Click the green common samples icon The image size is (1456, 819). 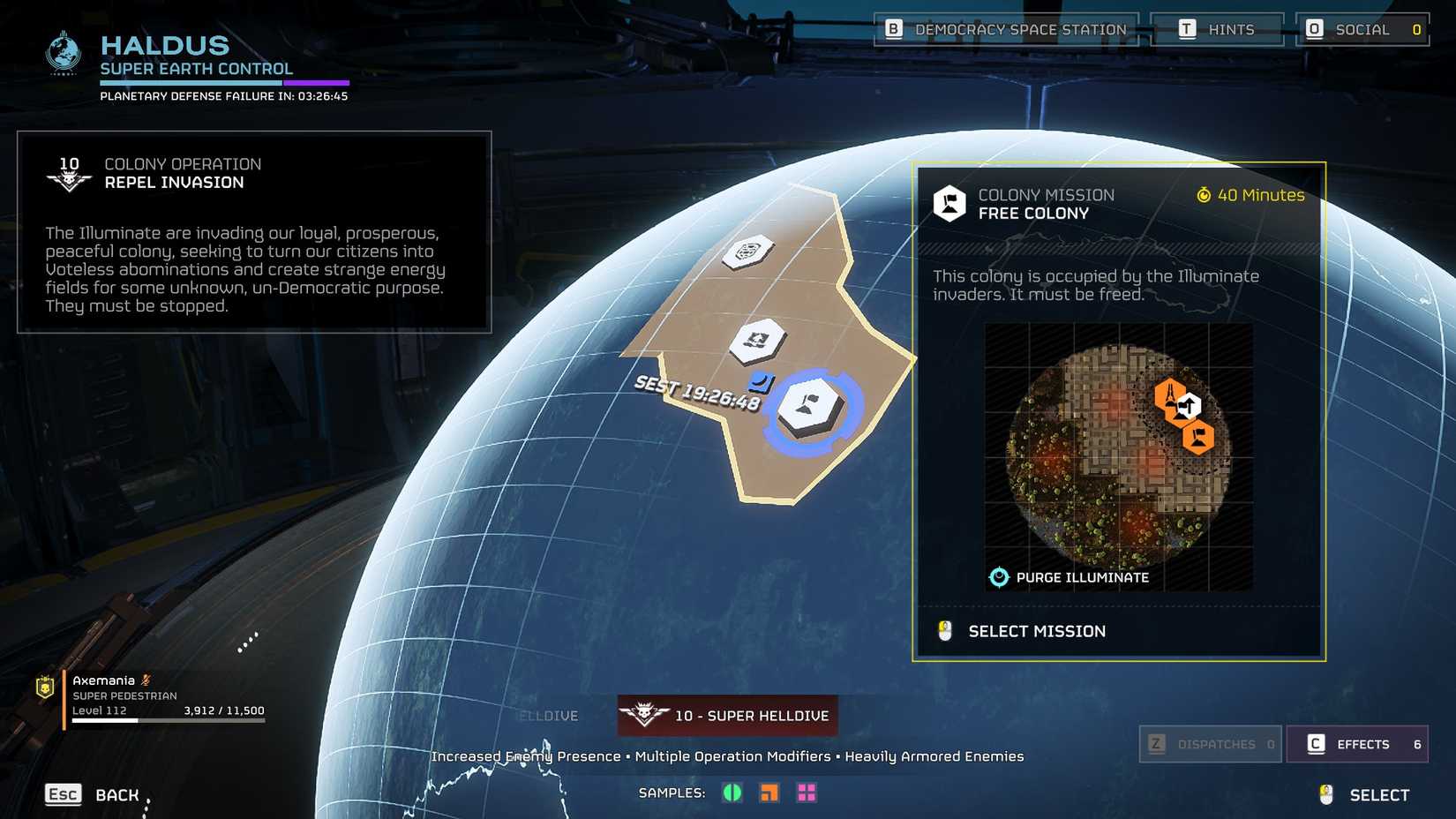click(732, 793)
